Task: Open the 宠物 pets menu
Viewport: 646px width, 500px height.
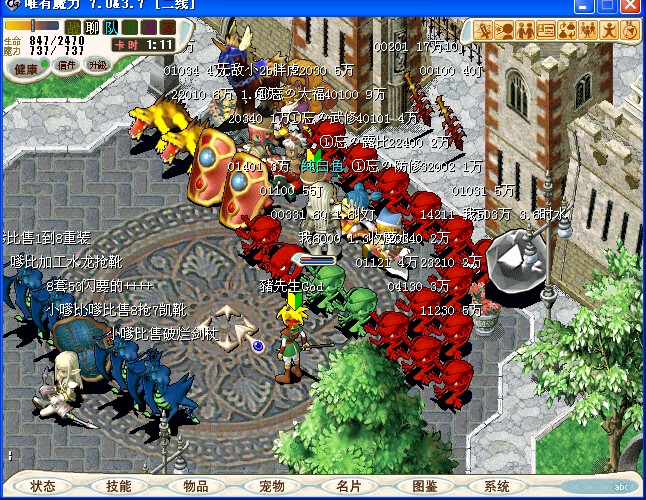Action: tap(272, 486)
